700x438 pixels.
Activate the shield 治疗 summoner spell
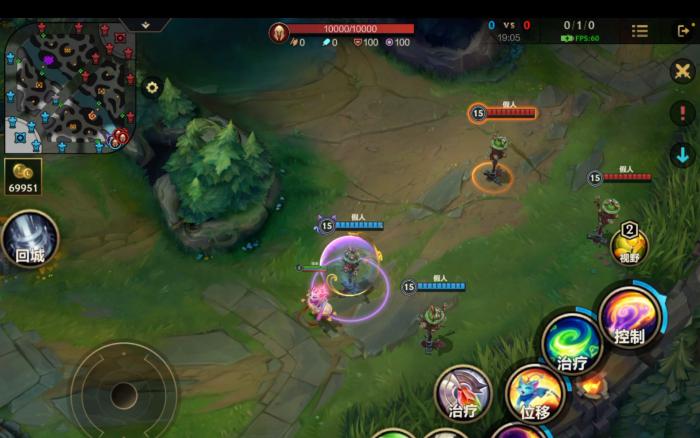(x=463, y=394)
